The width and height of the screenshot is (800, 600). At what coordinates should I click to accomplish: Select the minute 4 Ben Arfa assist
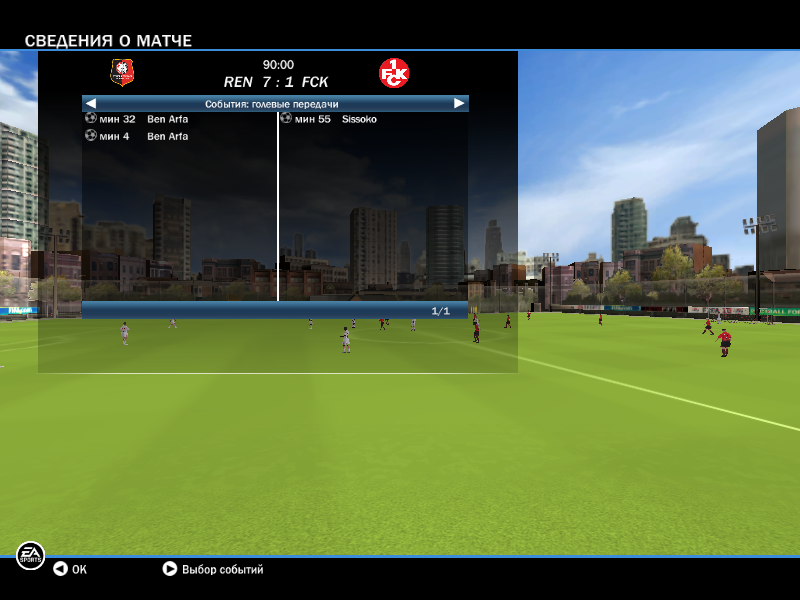138,136
